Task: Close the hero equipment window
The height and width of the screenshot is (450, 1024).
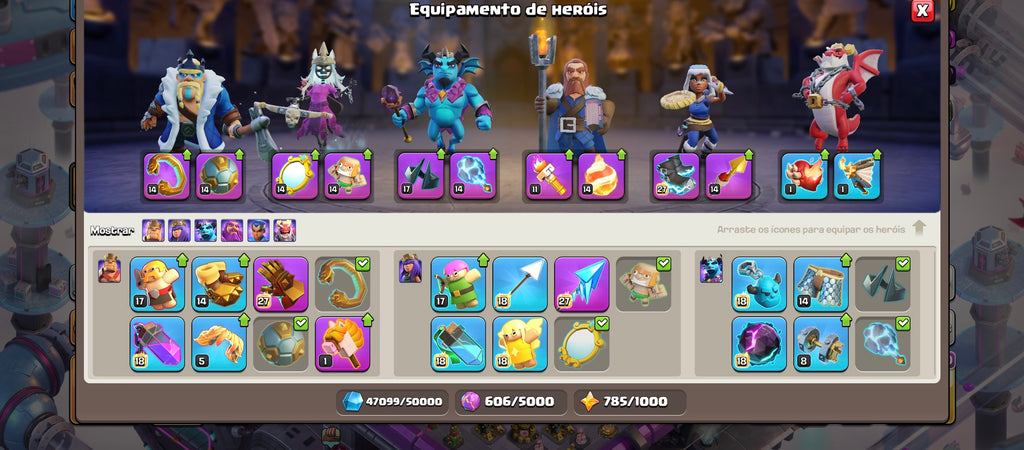Action: click(922, 10)
